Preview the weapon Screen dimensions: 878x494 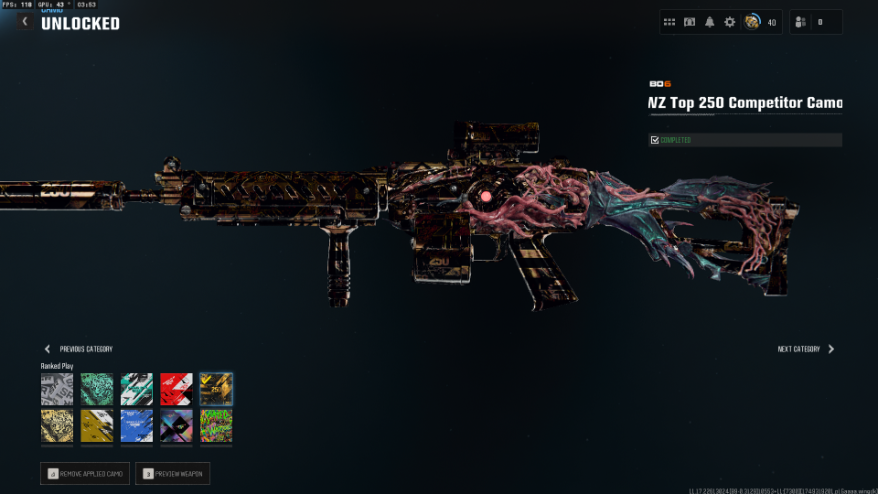click(172, 473)
